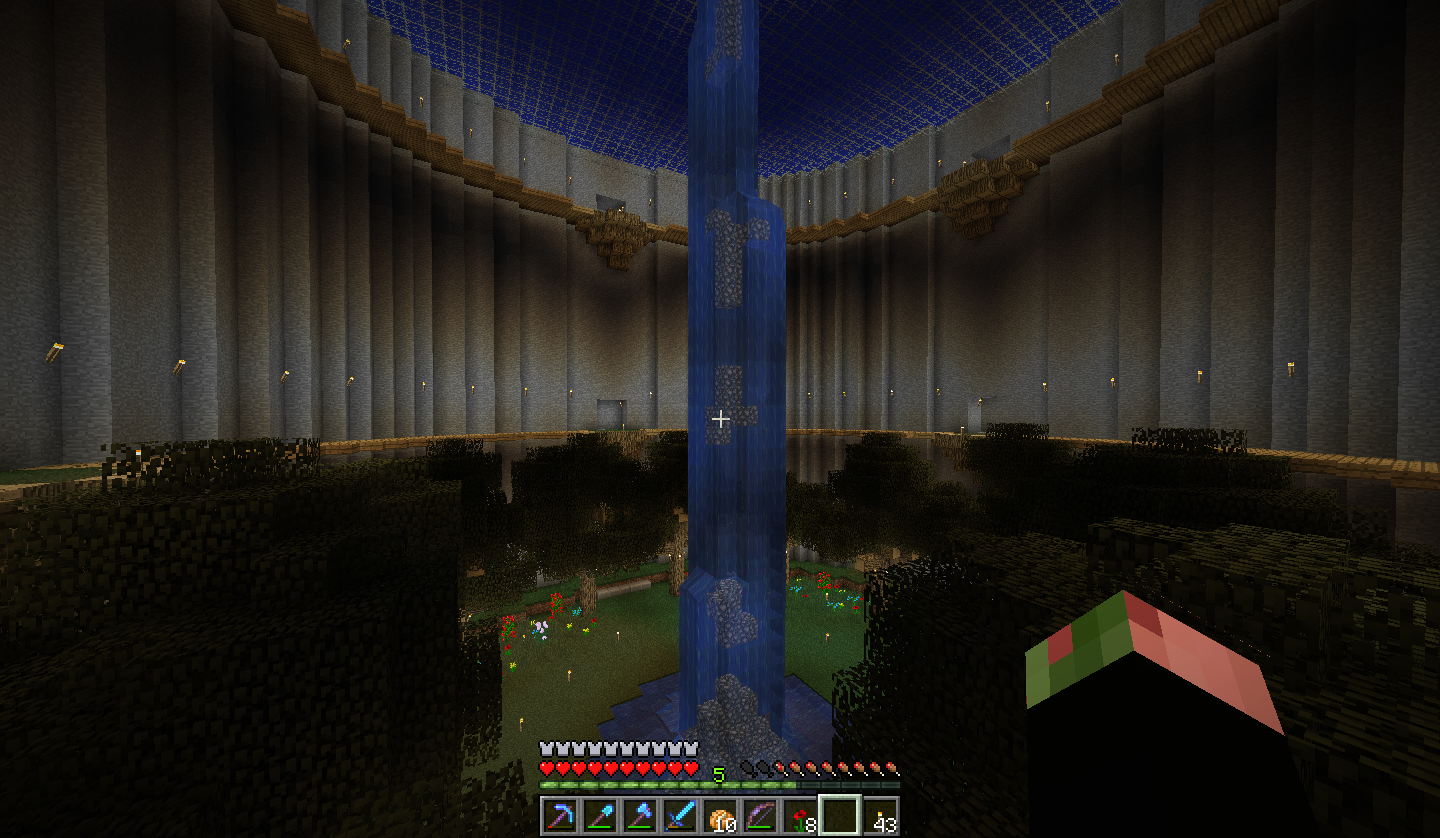Equip the diamond sword from the hotbar

click(x=680, y=815)
